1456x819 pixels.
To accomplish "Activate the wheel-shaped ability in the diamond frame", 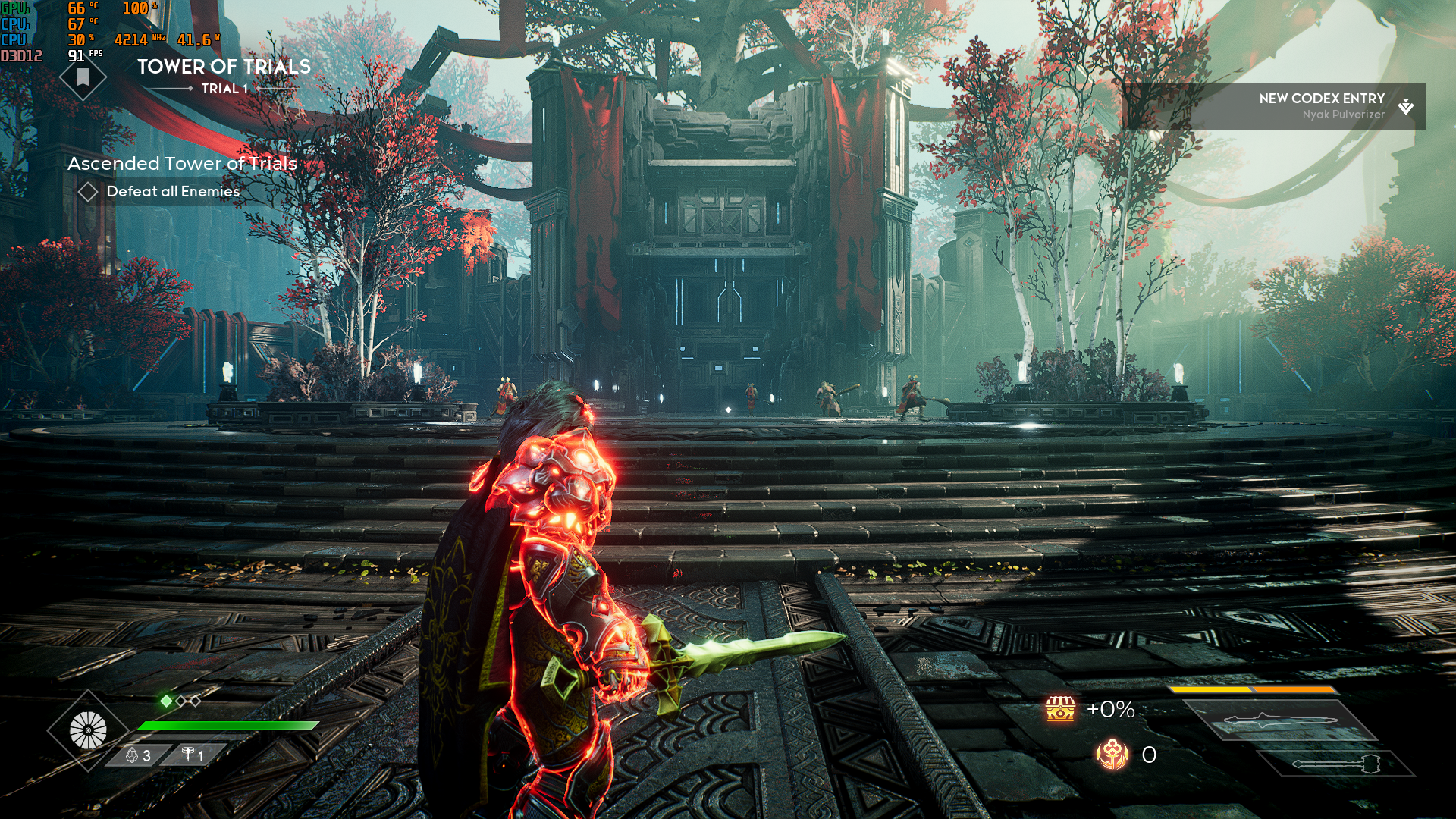I will pyautogui.click(x=88, y=731).
